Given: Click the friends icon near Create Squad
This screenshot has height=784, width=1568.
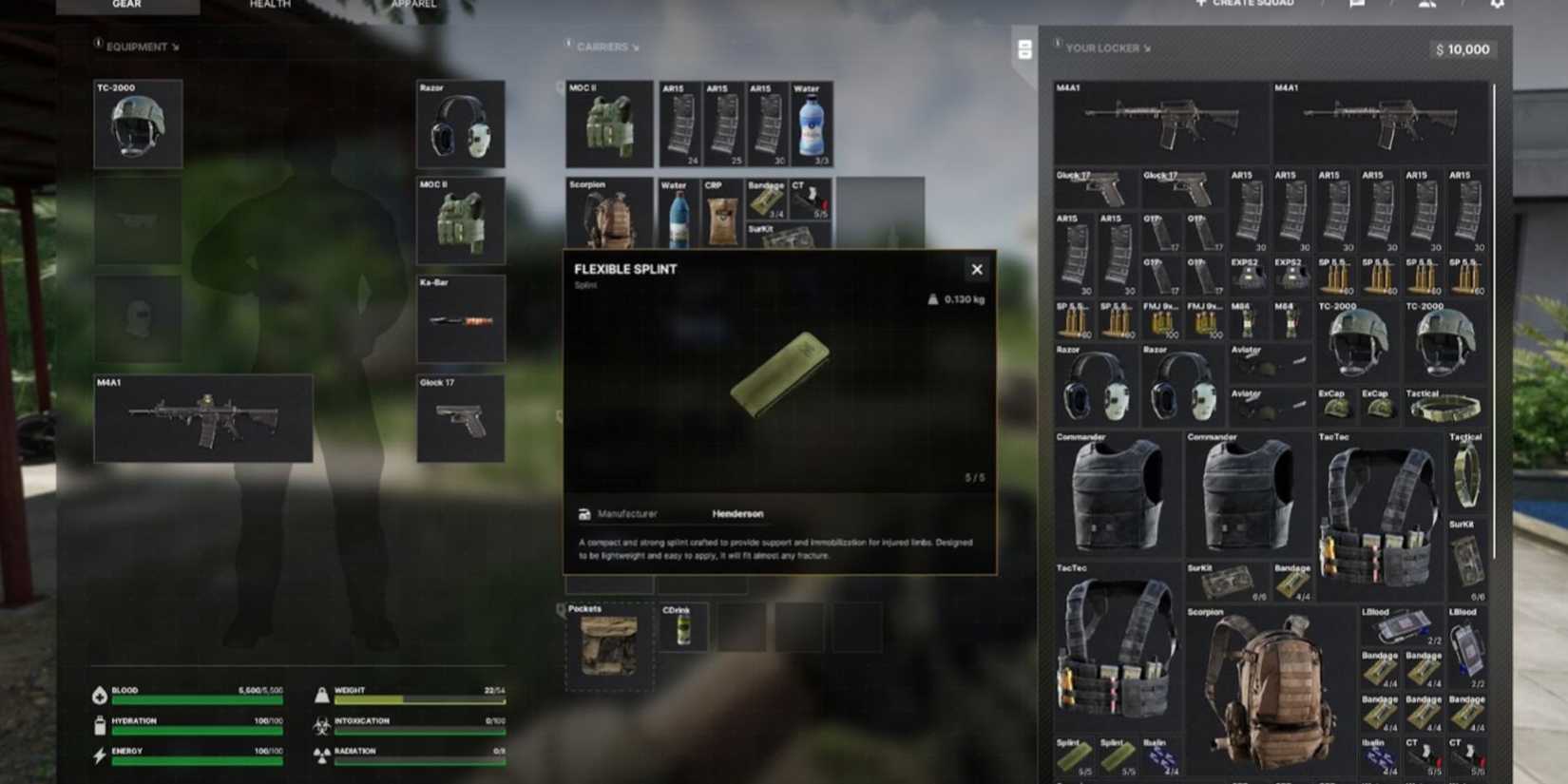Looking at the screenshot, I should pos(1427,5).
